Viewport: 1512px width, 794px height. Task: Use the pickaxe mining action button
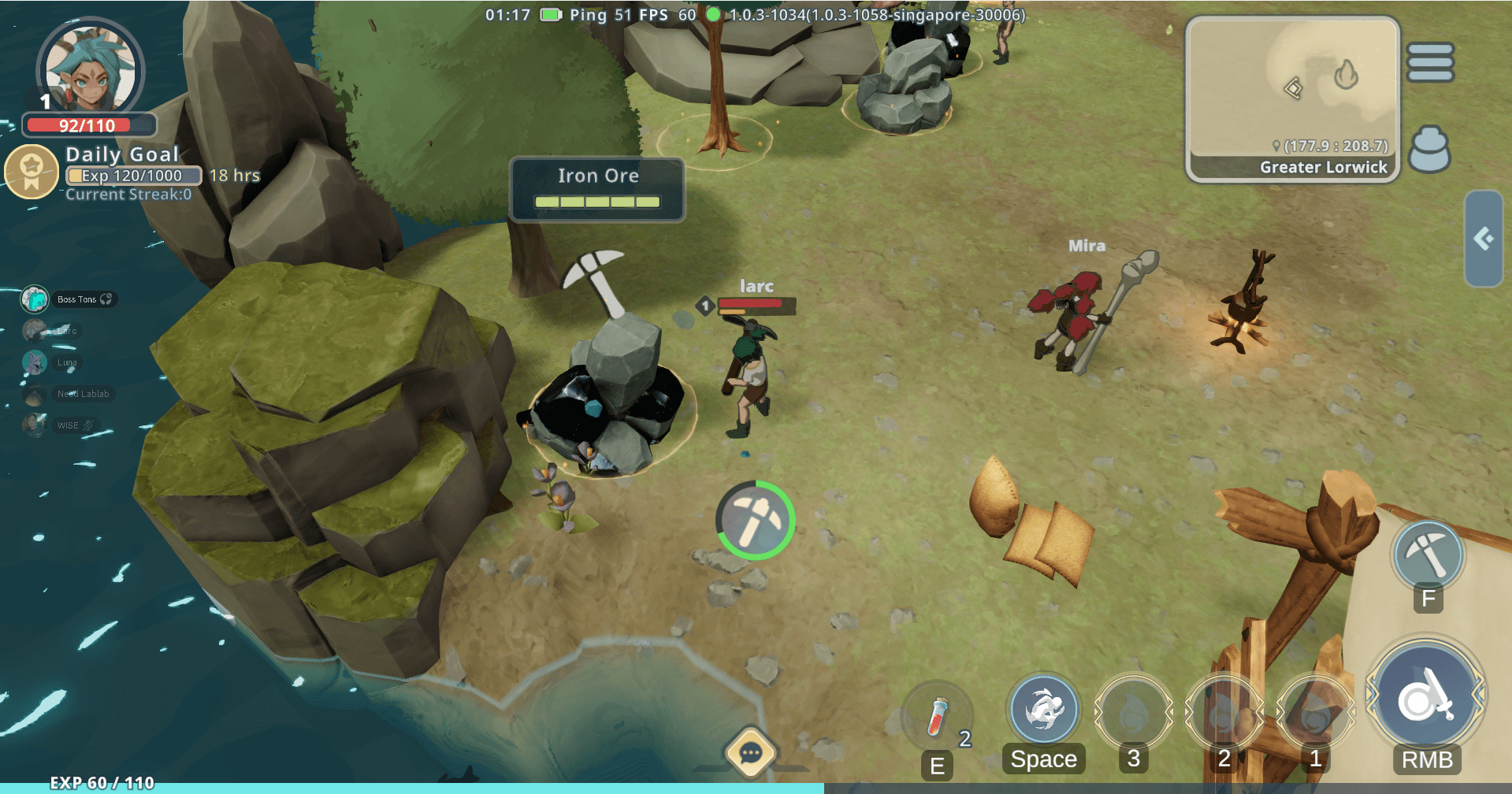pyautogui.click(x=1428, y=555)
